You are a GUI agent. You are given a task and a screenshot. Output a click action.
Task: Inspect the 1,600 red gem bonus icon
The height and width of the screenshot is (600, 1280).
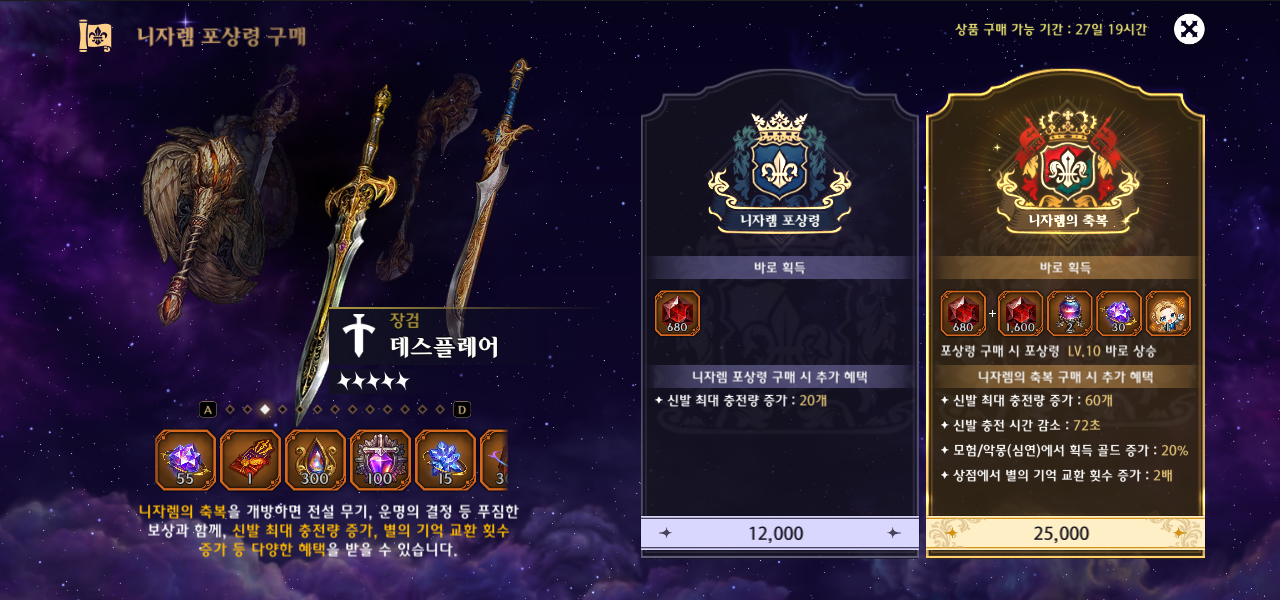pyautogui.click(x=1020, y=313)
